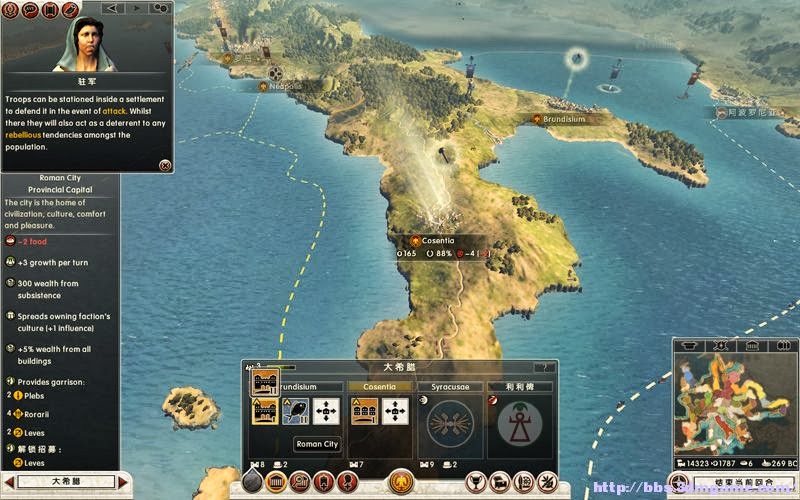
Task: Select the Cosentia settlement tab
Action: tap(379, 386)
